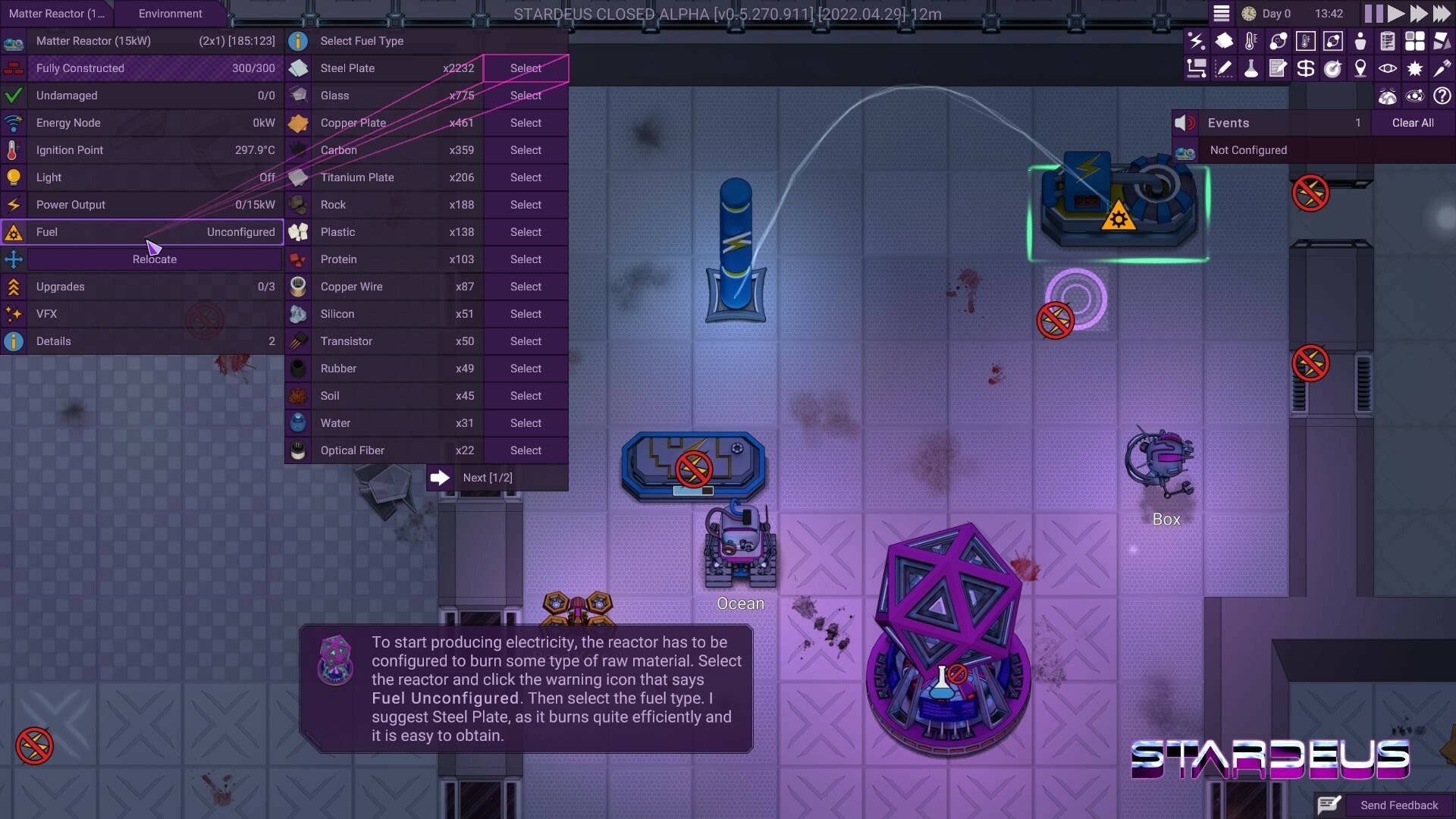Click the clipboard task list icon
Screen dimensions: 1456x819
[1388, 41]
